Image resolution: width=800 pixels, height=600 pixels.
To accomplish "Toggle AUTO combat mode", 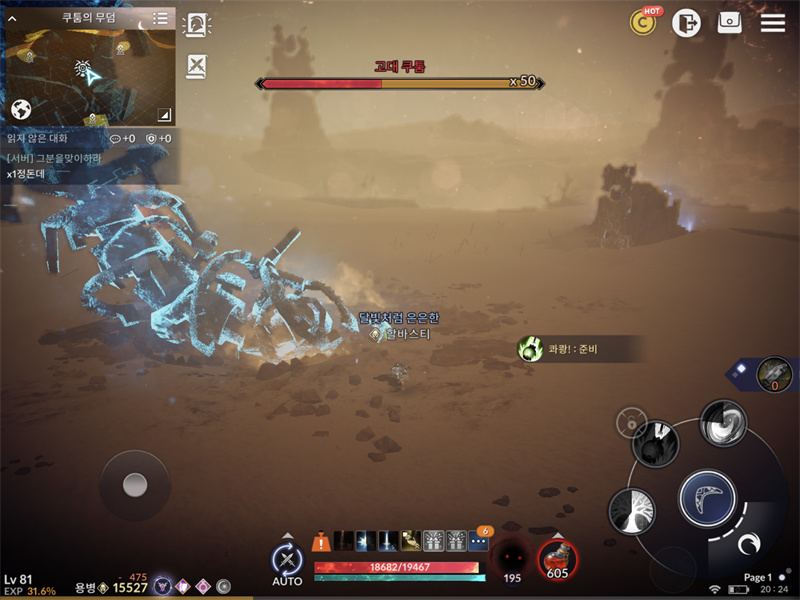I will [287, 562].
